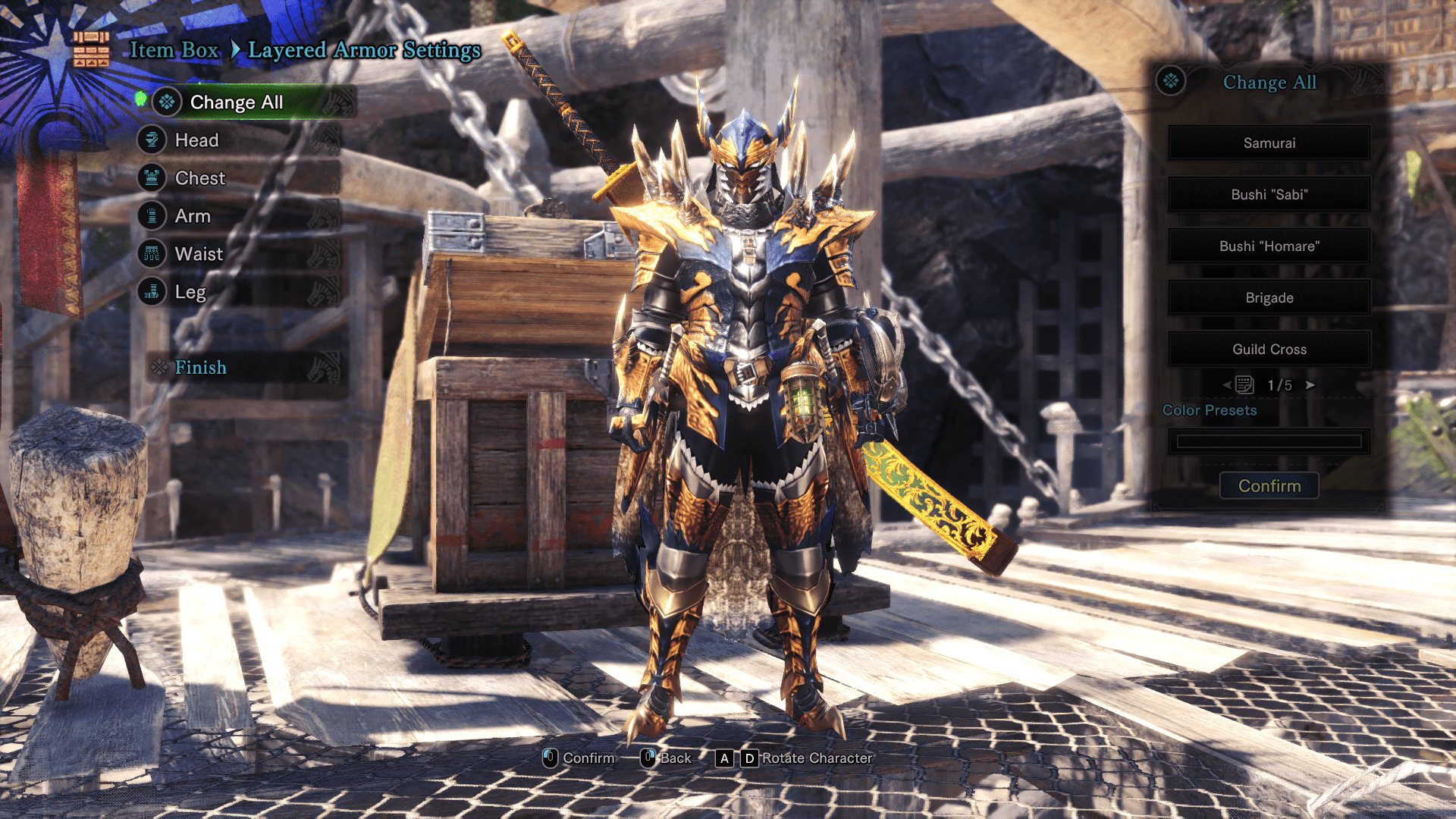This screenshot has width=1456, height=819.
Task: Select Change All in left menu
Action: coord(236,102)
